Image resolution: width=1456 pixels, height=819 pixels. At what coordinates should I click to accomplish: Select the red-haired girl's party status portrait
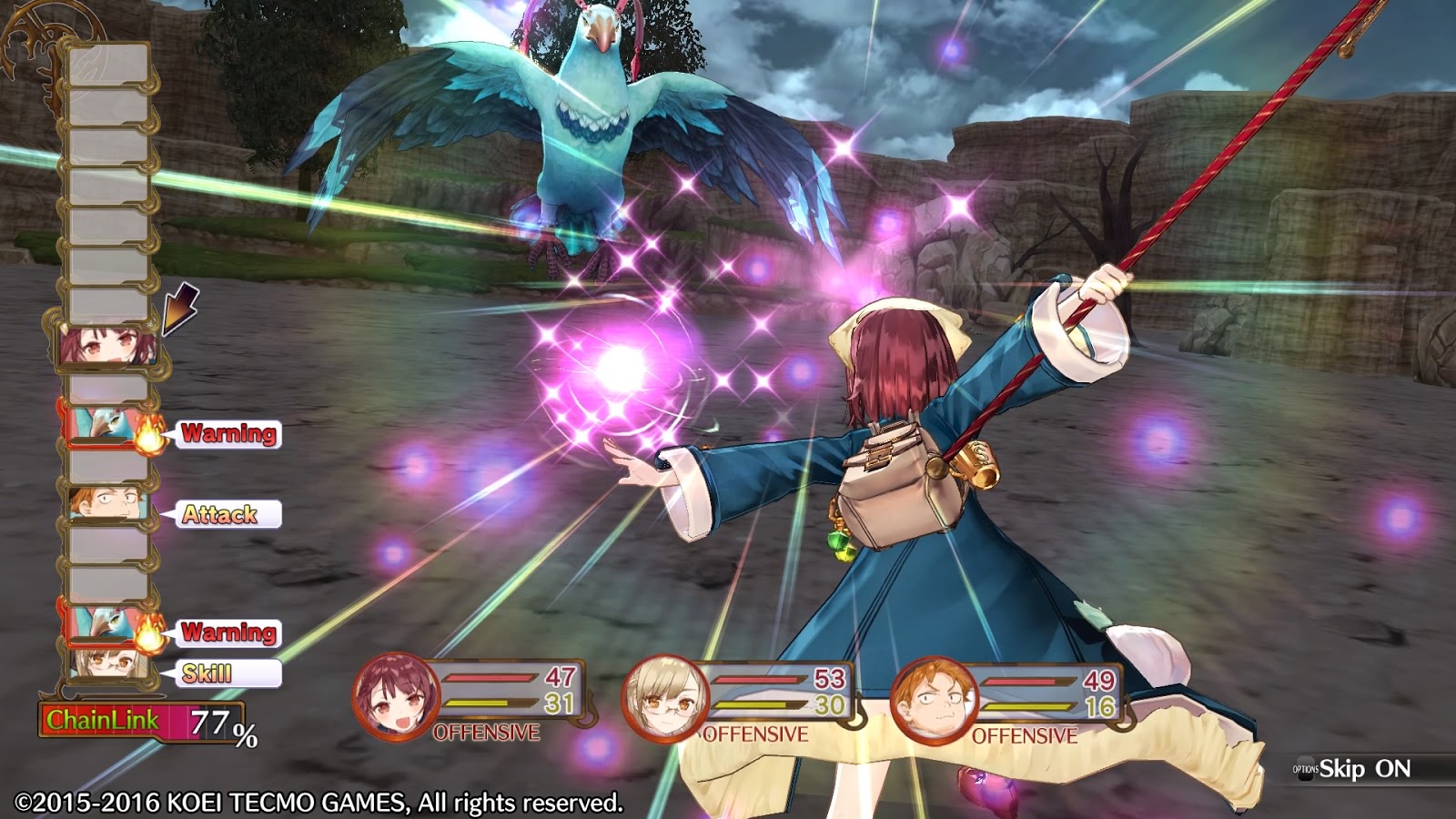coord(396,697)
